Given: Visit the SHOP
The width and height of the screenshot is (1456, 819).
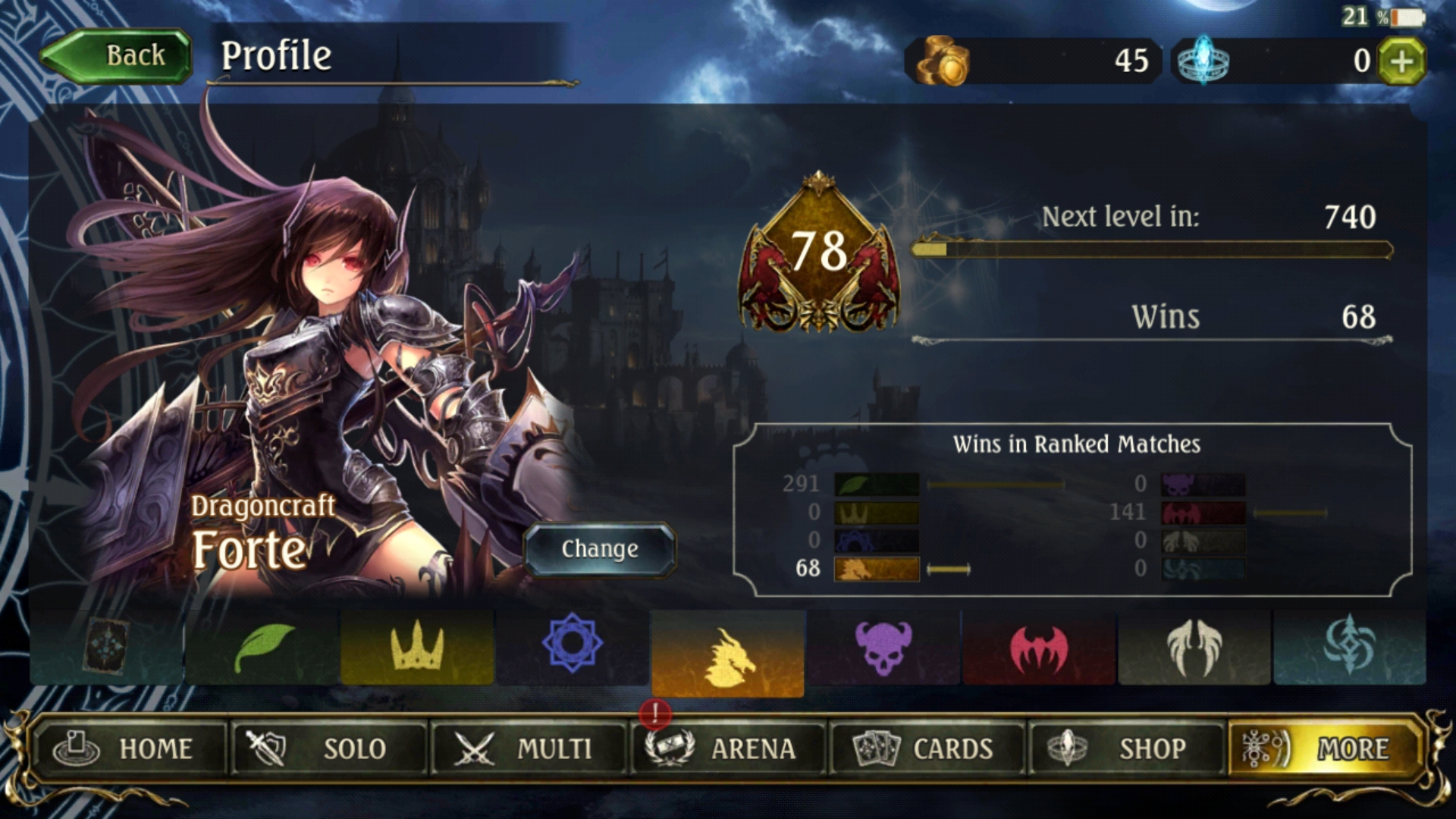Looking at the screenshot, I should click(1127, 748).
